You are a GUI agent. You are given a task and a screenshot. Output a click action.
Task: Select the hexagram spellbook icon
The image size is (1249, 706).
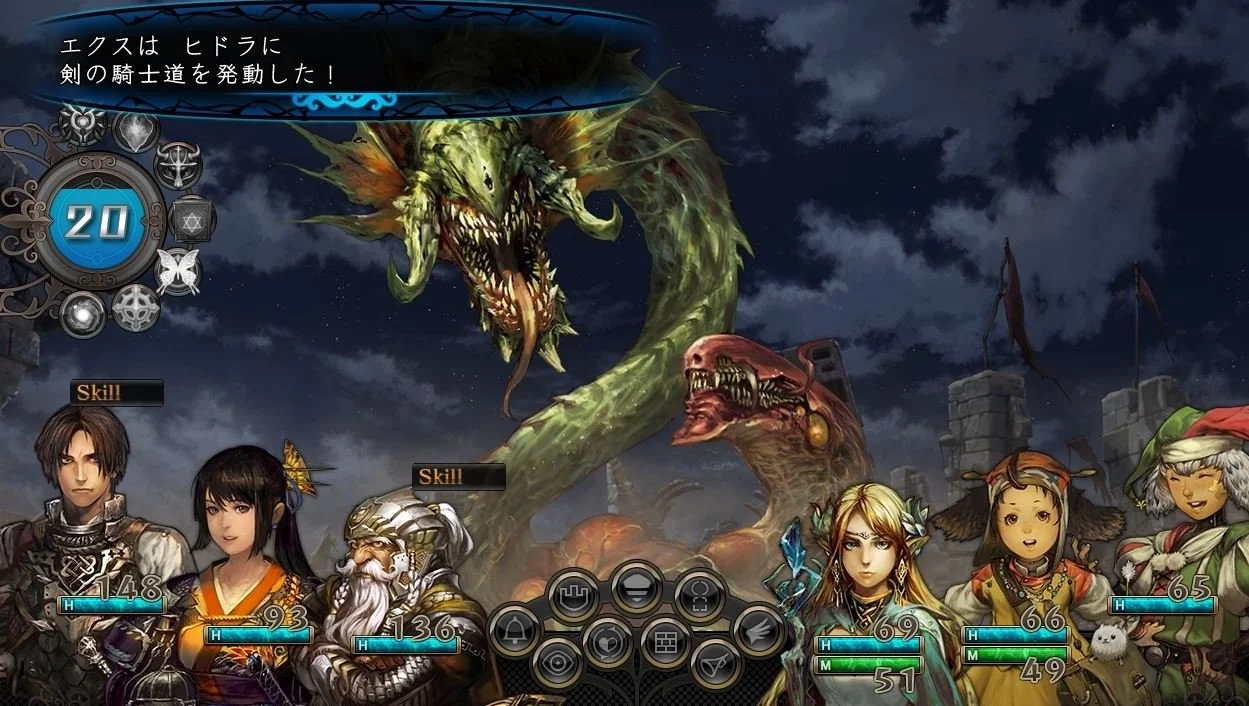(191, 219)
